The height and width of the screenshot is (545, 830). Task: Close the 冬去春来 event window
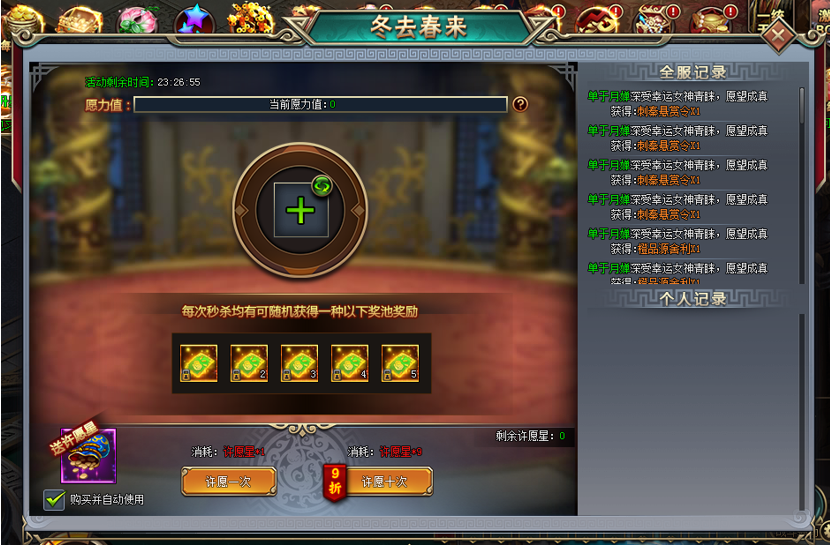(778, 33)
